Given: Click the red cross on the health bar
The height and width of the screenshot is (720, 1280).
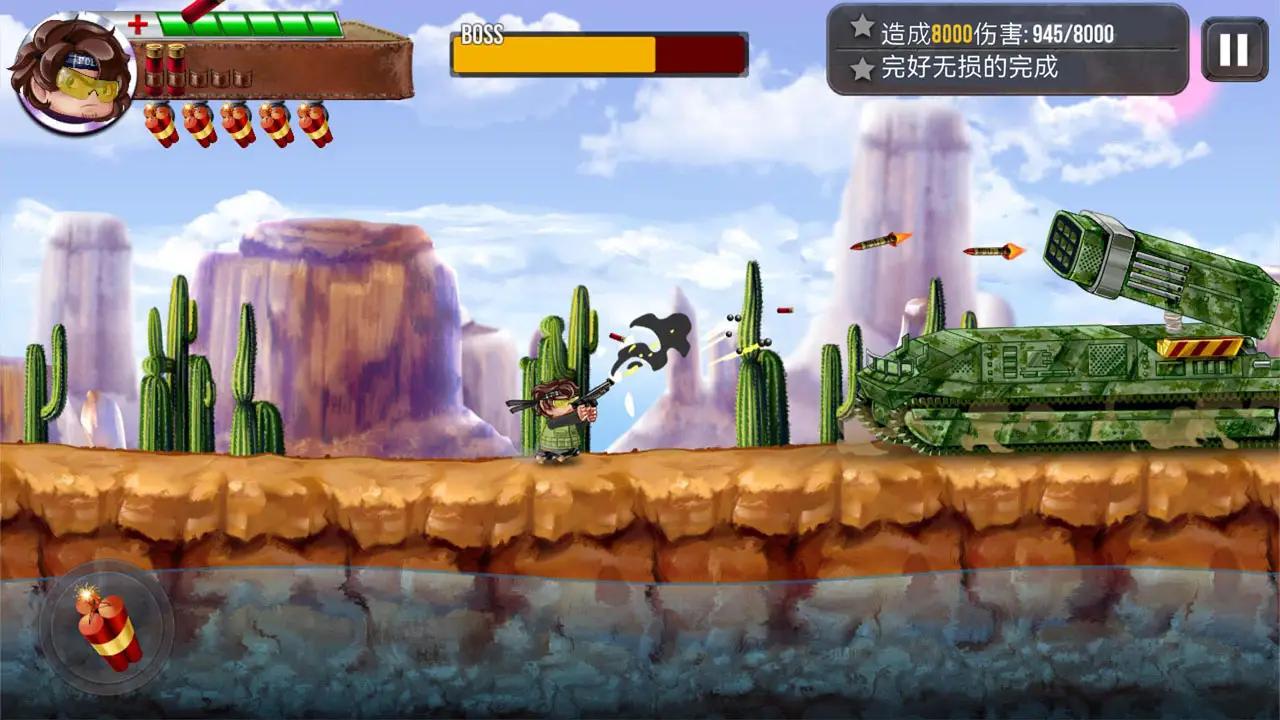Looking at the screenshot, I should (138, 23).
